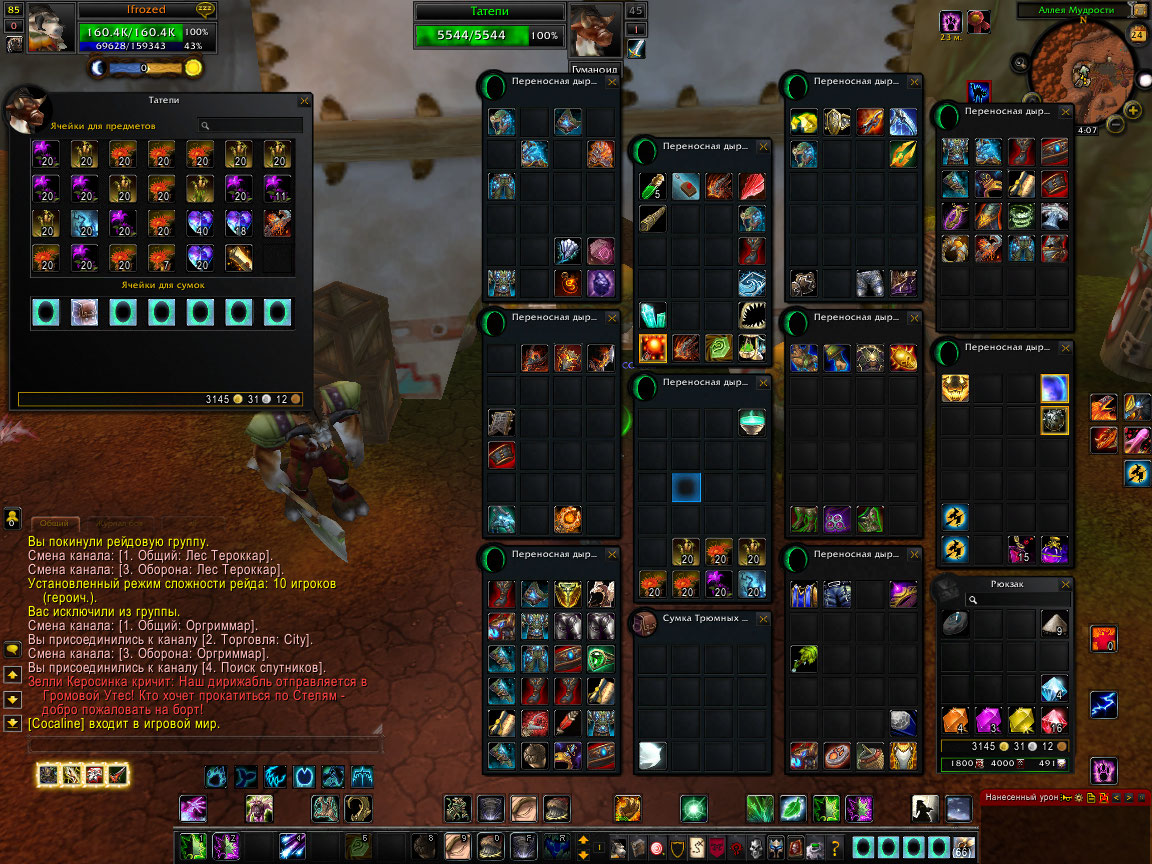This screenshot has height=864, width=1152.
Task: Open the main backpack button showing 66
Action: (x=963, y=847)
